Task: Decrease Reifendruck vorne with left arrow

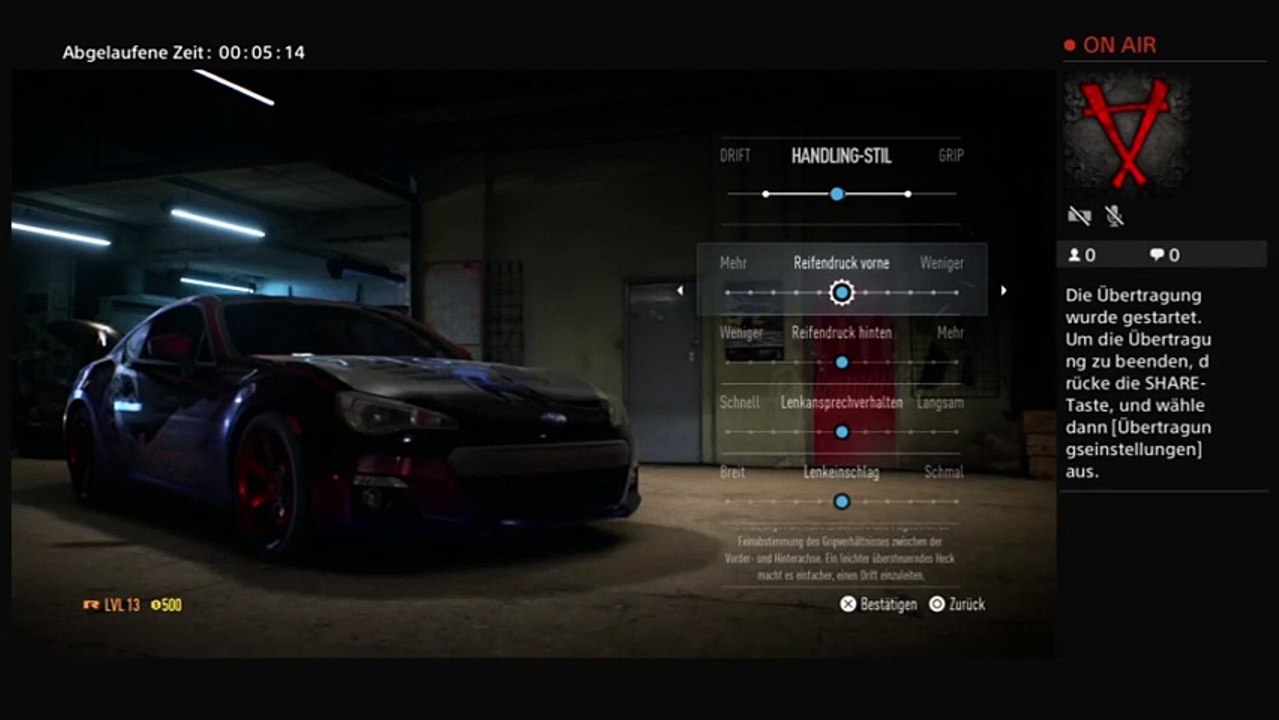Action: pyautogui.click(x=680, y=291)
